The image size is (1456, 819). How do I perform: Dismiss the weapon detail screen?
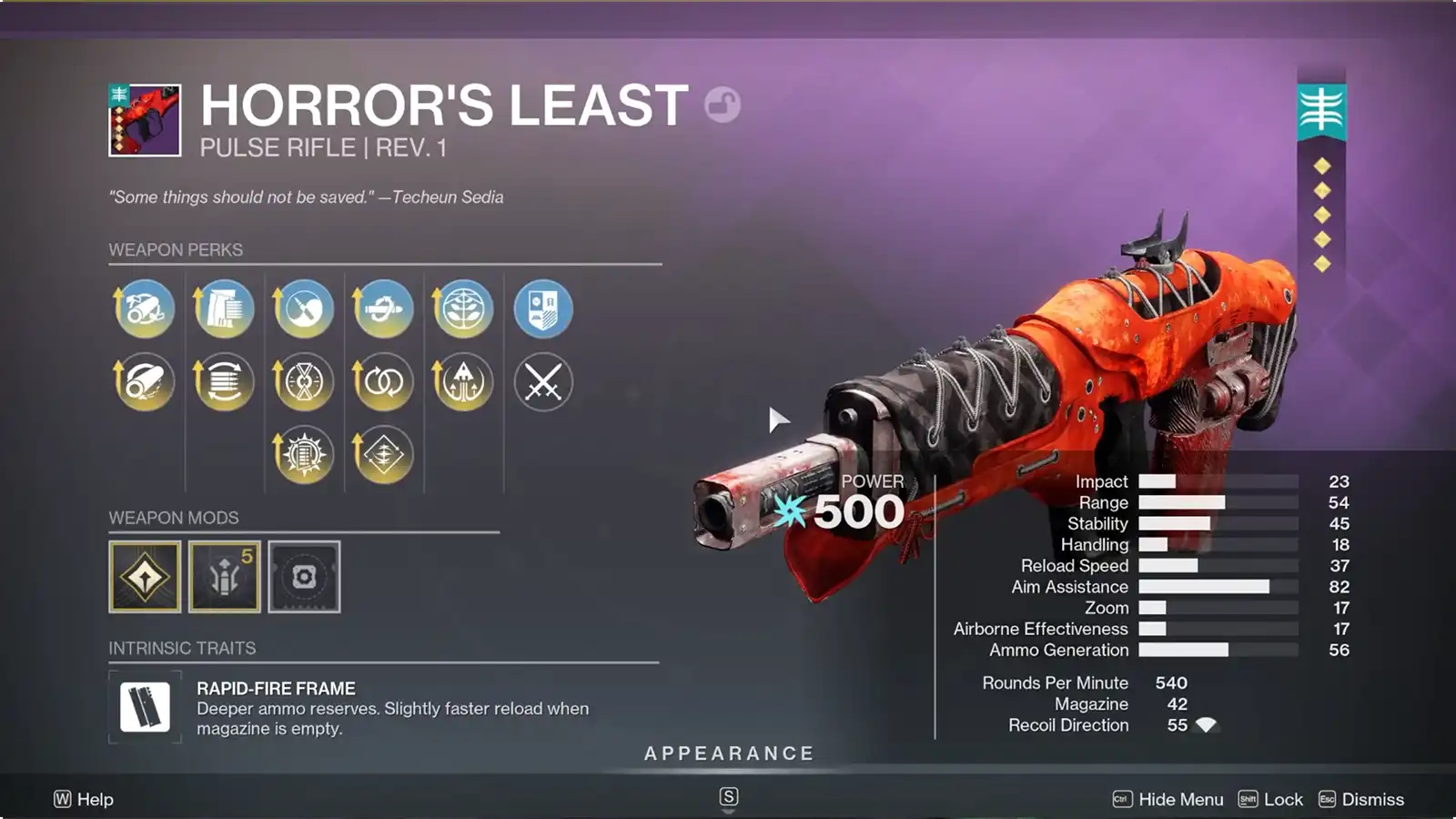[1372, 799]
